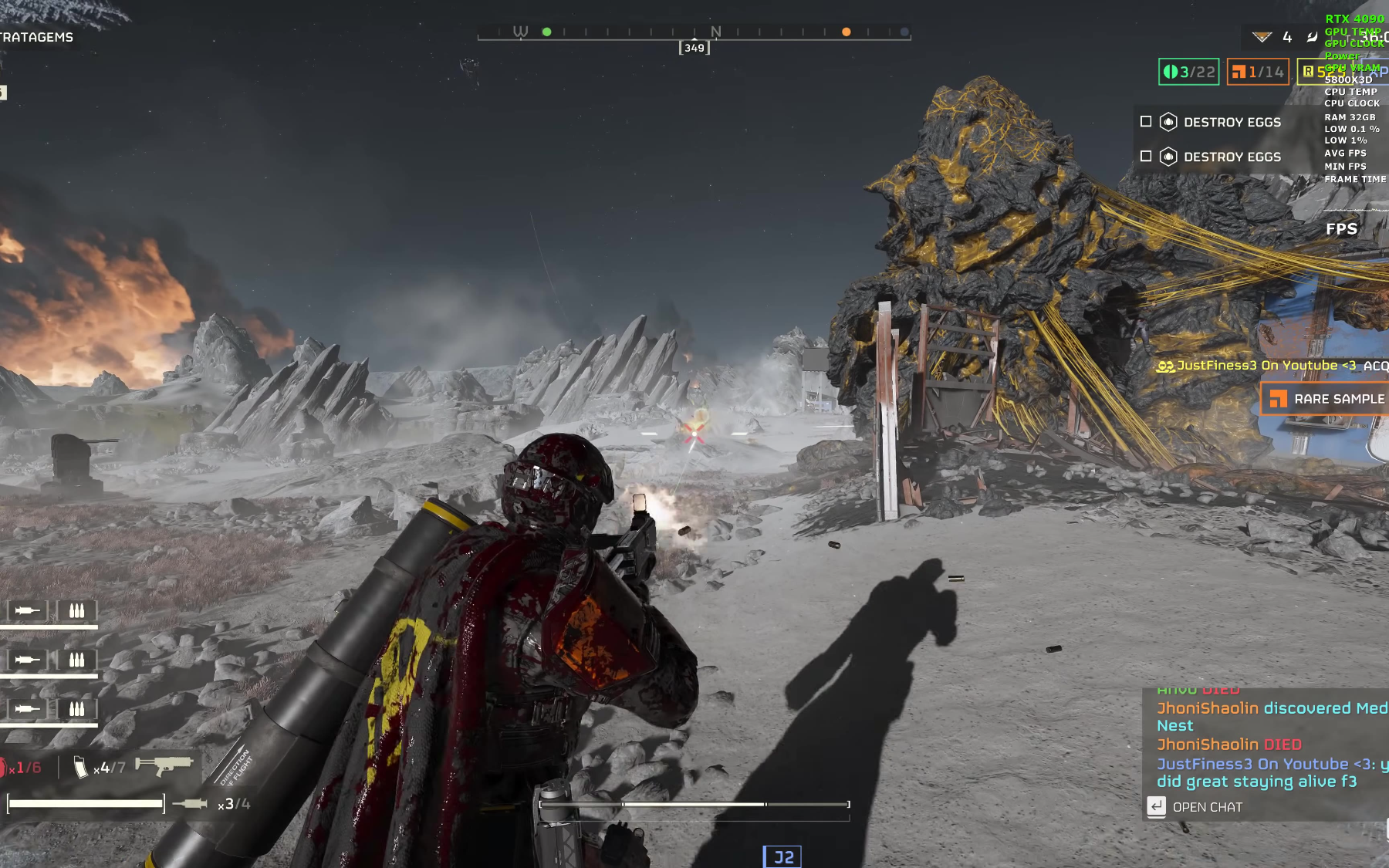This screenshot has width=1389, height=868.
Task: Click the orange rare samples counter
Action: pyautogui.click(x=1257, y=72)
